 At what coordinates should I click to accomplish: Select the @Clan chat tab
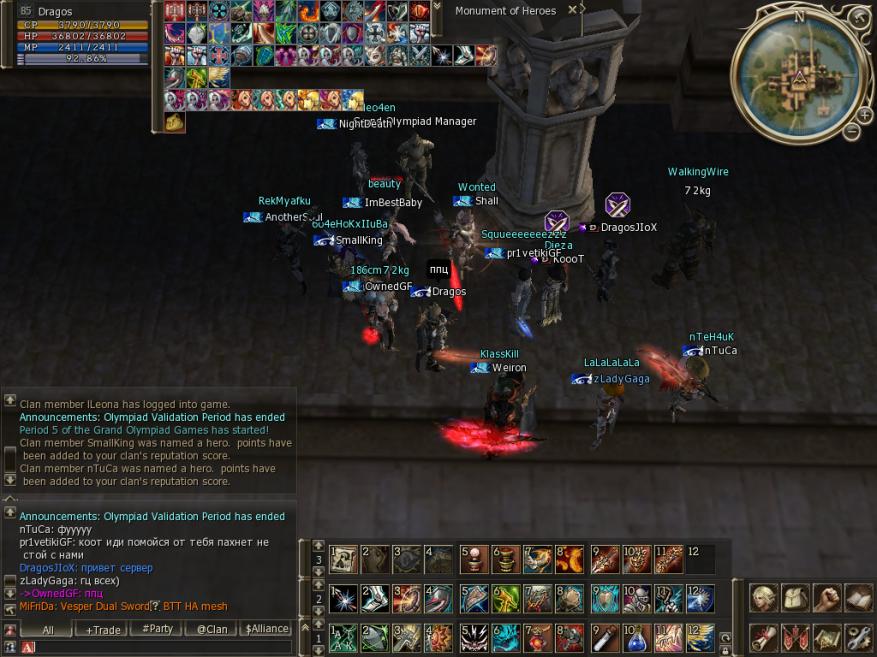pyautogui.click(x=211, y=630)
